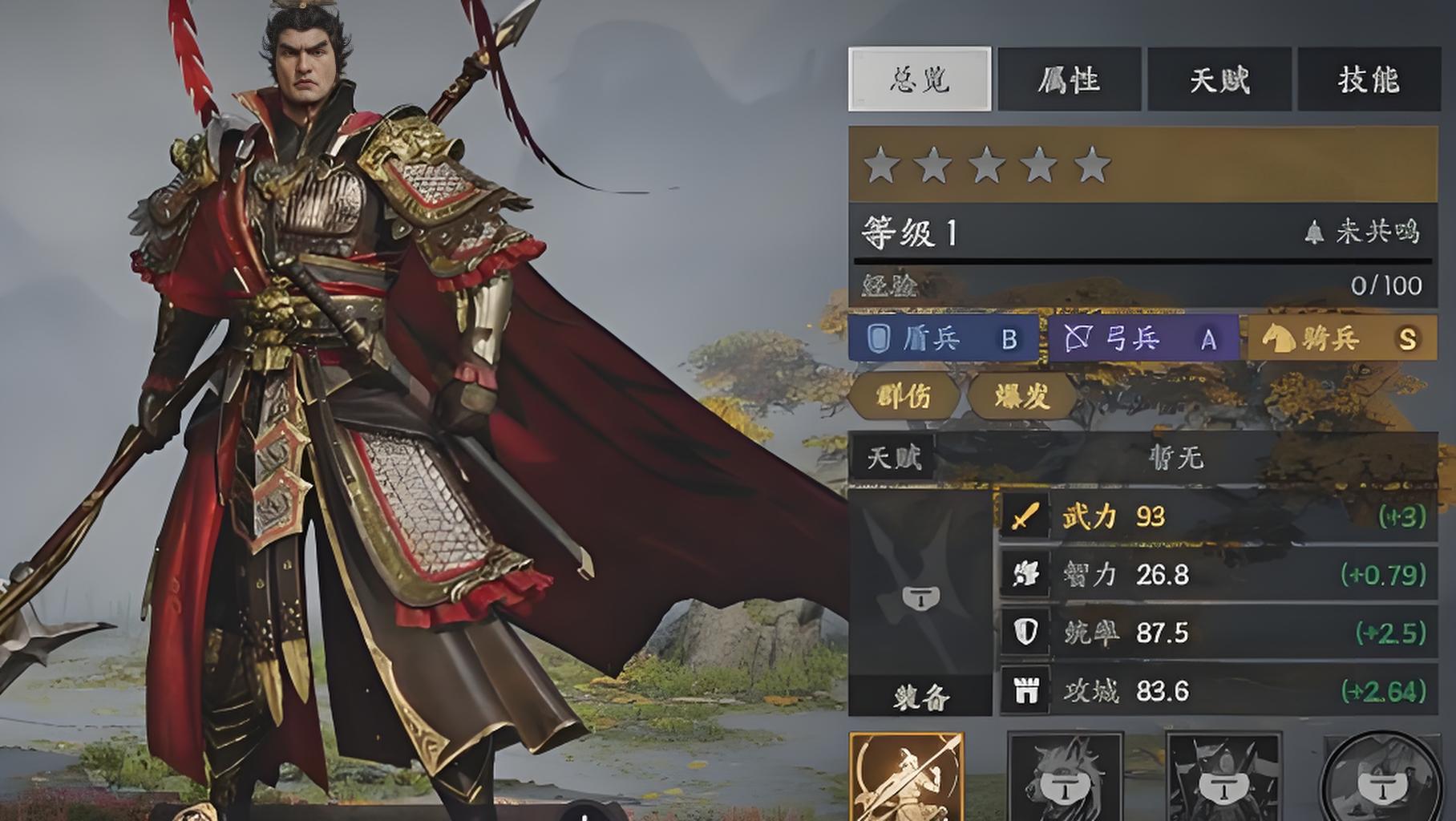Image resolution: width=1456 pixels, height=821 pixels.
Task: Inspect the 统率 command stat row
Action: [x=1217, y=633]
